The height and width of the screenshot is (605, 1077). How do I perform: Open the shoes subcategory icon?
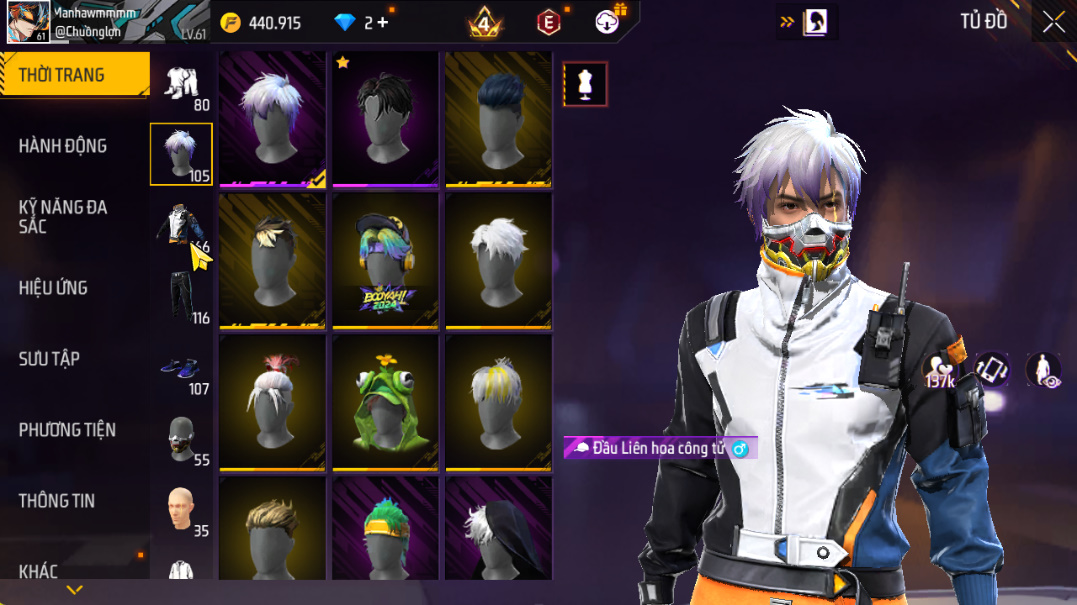(x=181, y=368)
